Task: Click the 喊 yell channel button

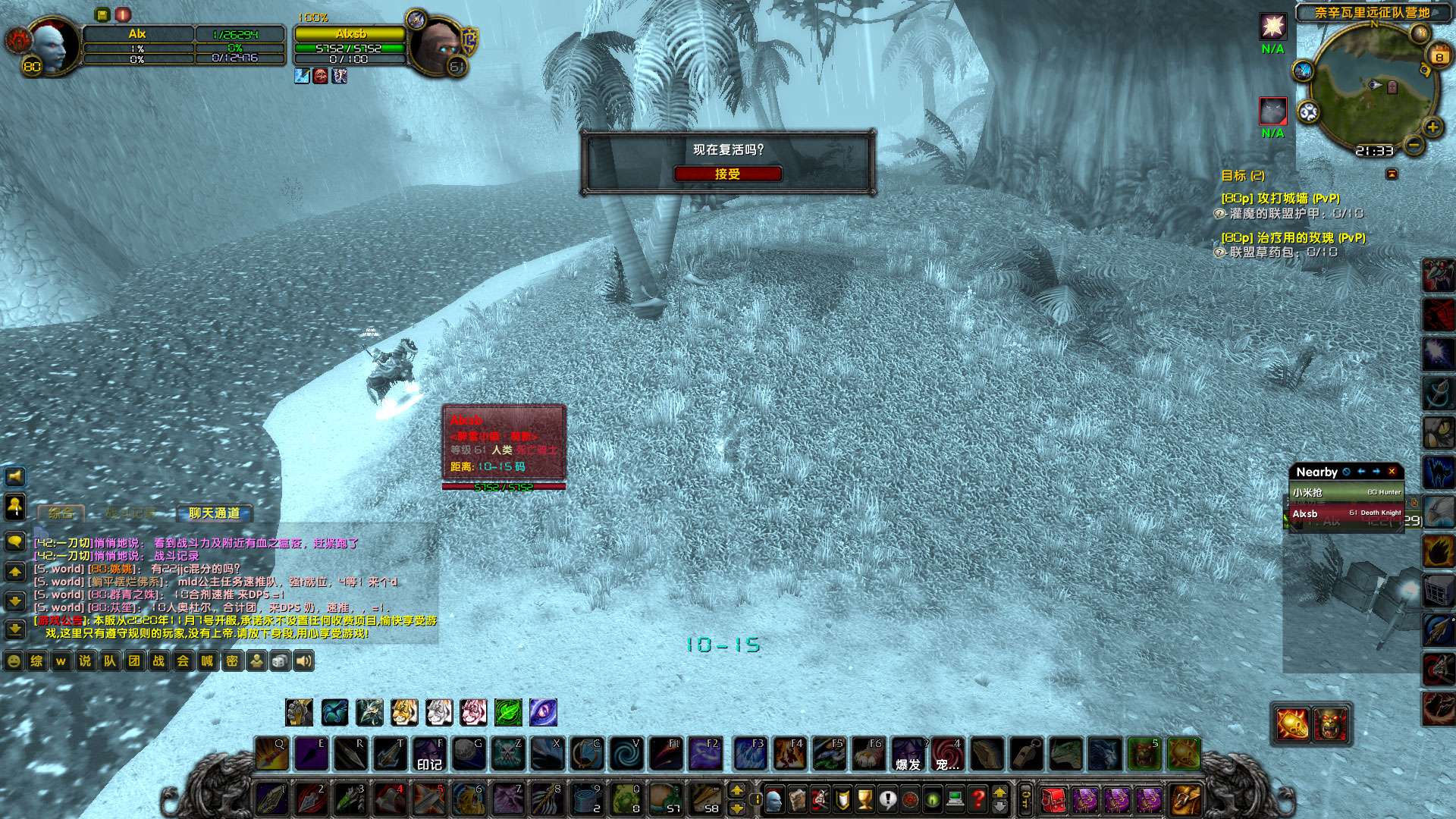Action: coord(206,661)
